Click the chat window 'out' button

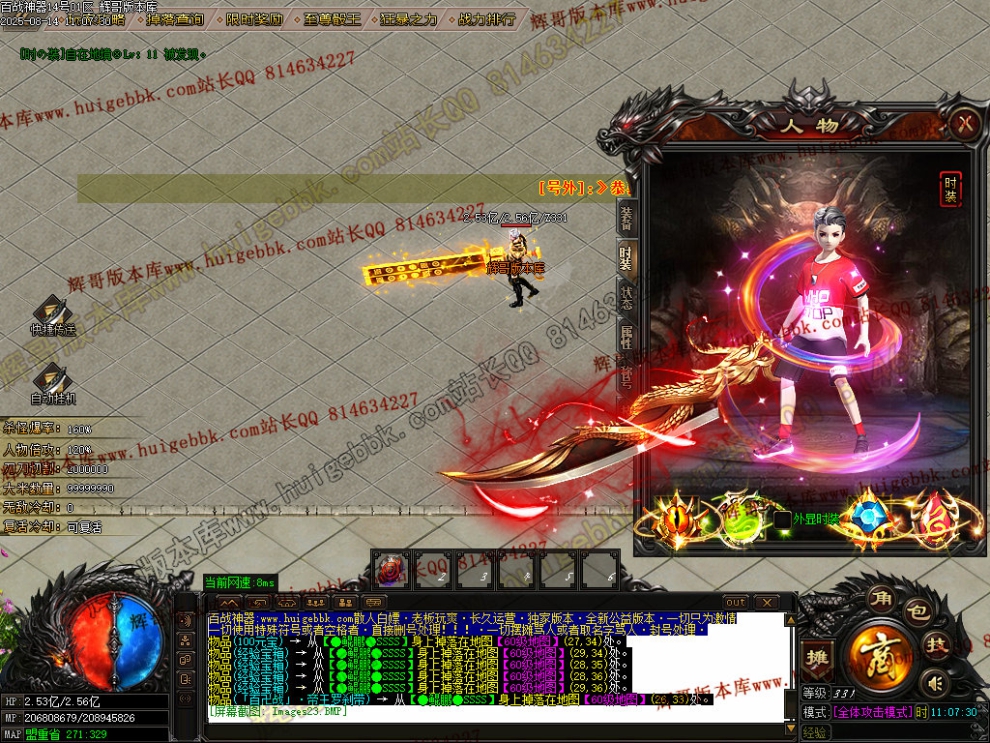pos(735,602)
